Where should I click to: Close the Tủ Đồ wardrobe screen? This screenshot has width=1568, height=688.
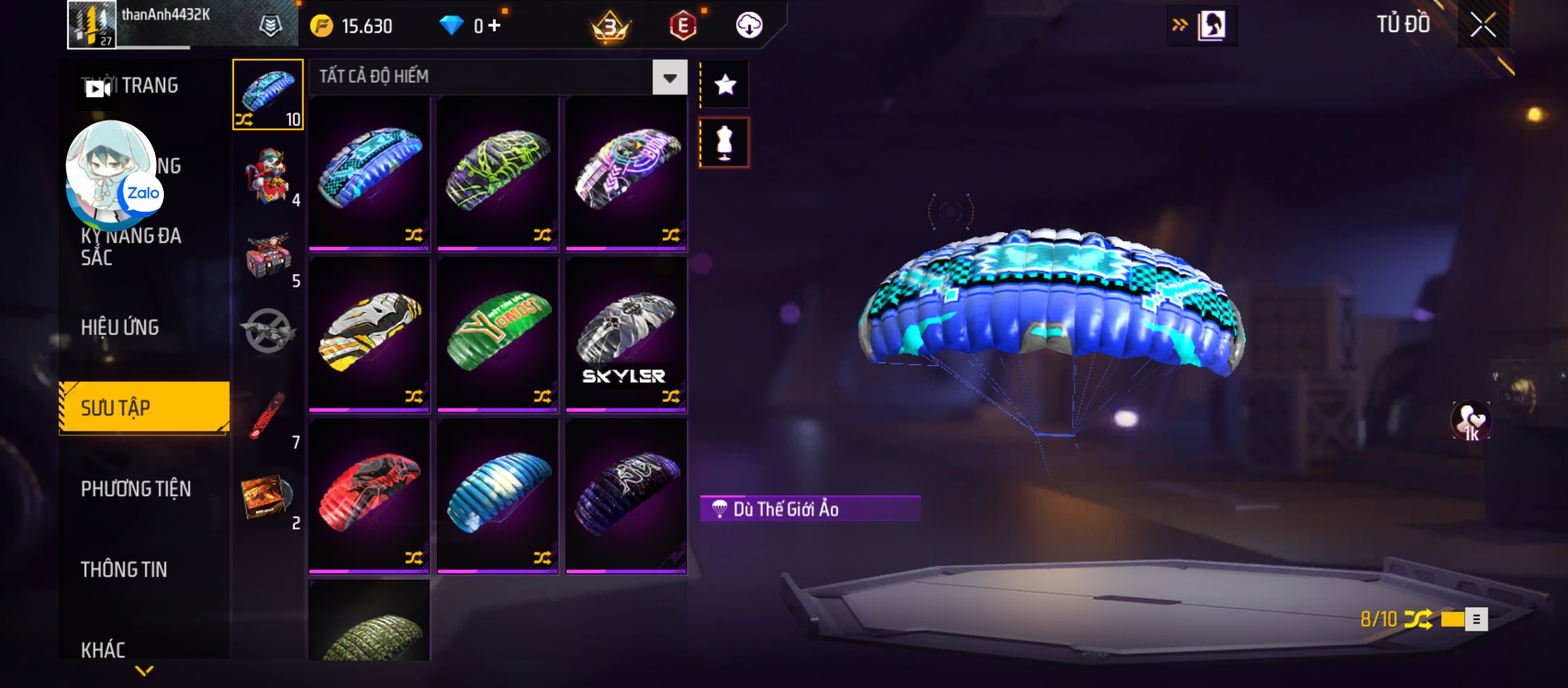(1483, 25)
